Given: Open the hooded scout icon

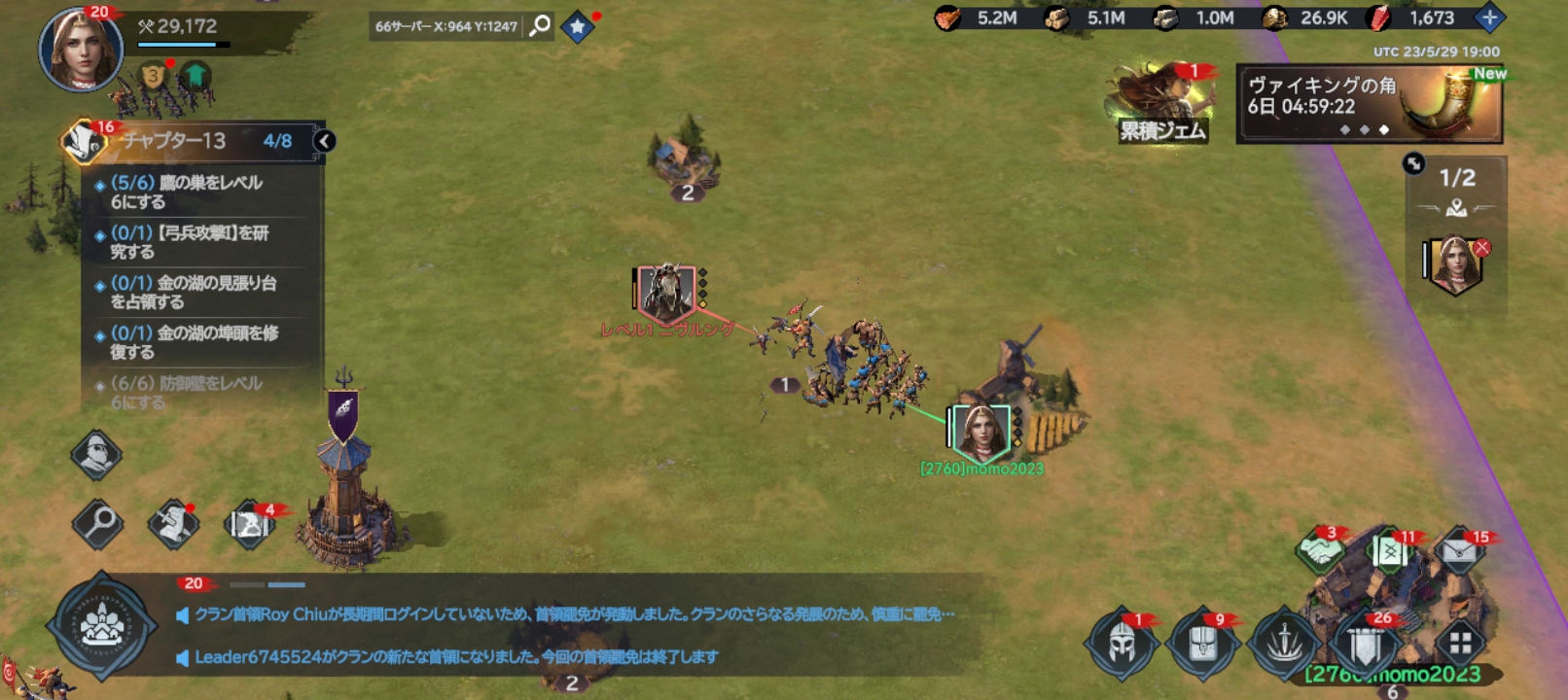Looking at the screenshot, I should point(96,454).
